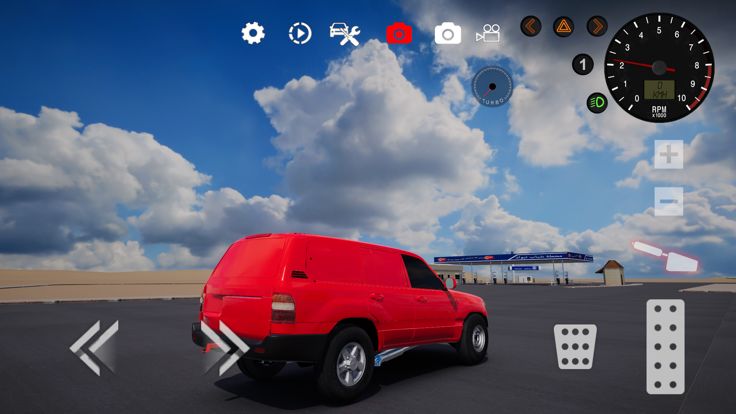Turn on the right turn signal
Viewport: 736px width, 414px height.
click(x=597, y=26)
